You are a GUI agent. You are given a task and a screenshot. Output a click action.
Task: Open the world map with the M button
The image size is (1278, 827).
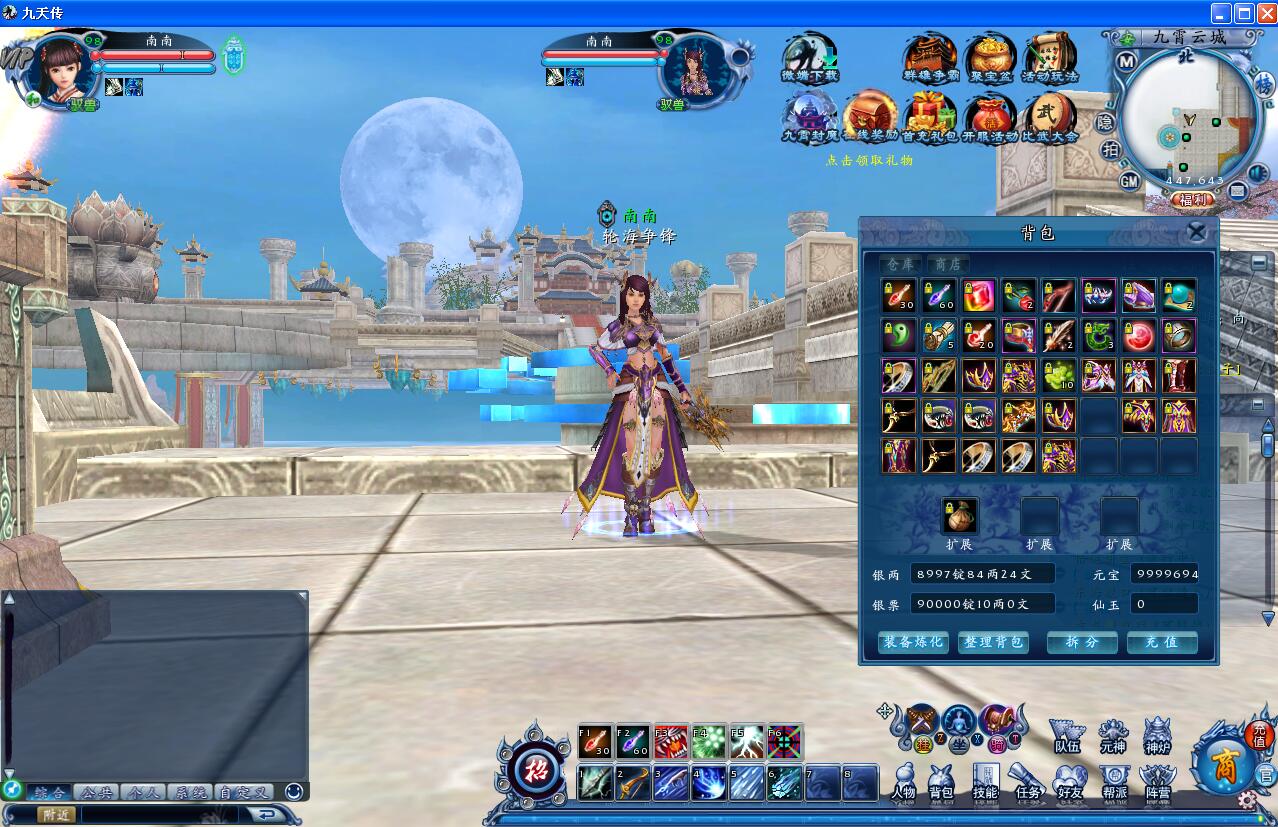tap(1126, 61)
